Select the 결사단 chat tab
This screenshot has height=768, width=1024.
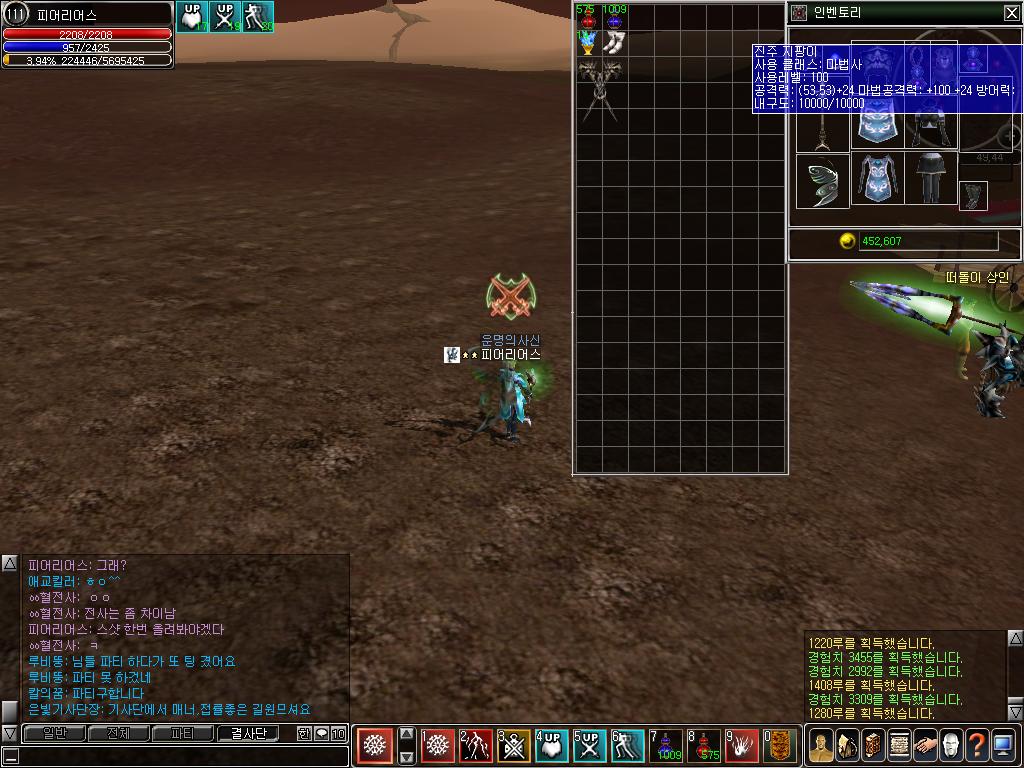(x=248, y=734)
